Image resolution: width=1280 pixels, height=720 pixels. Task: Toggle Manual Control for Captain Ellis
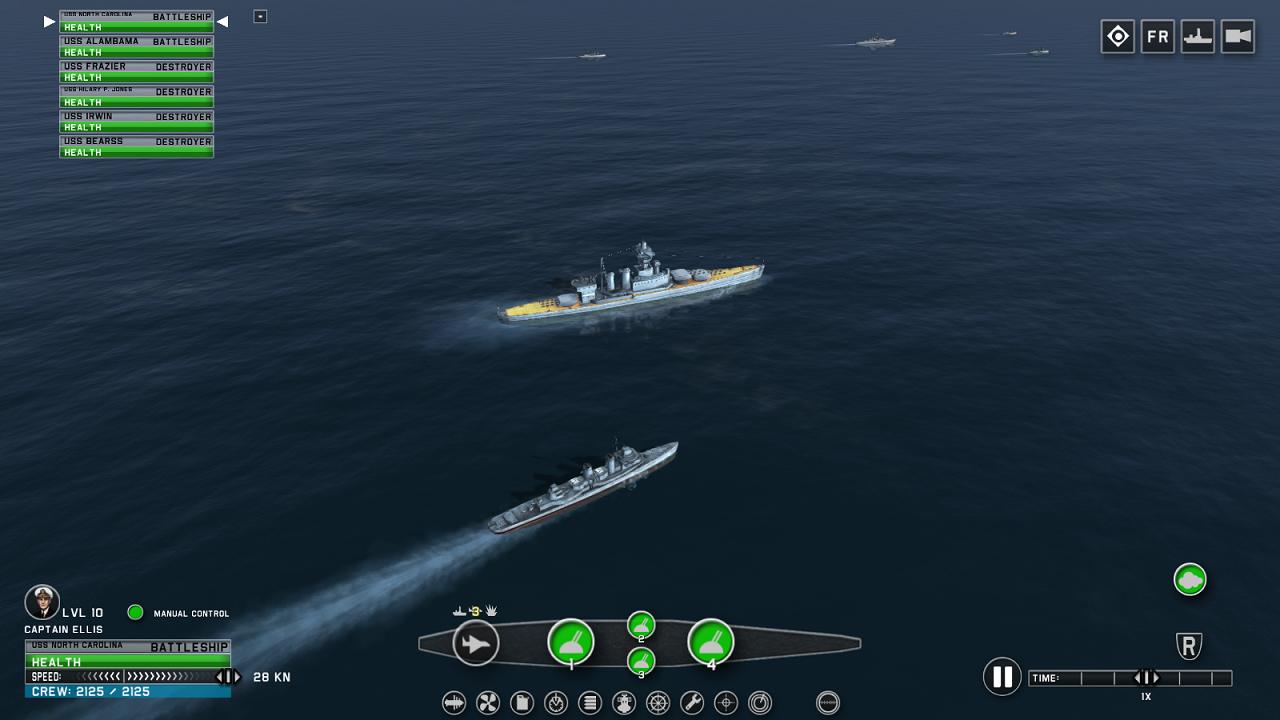[135, 613]
